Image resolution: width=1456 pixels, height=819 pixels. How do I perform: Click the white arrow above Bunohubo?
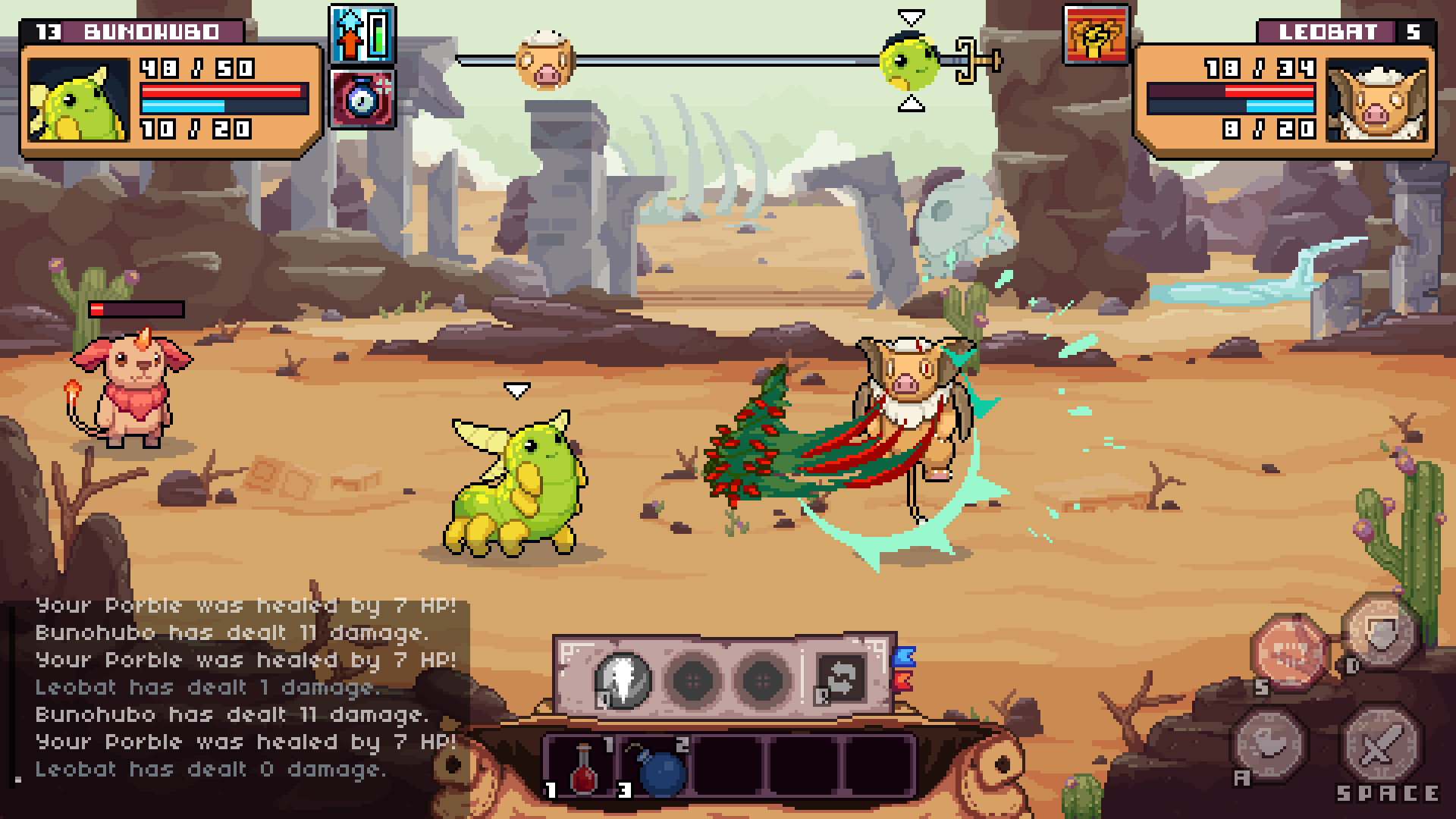(x=518, y=390)
